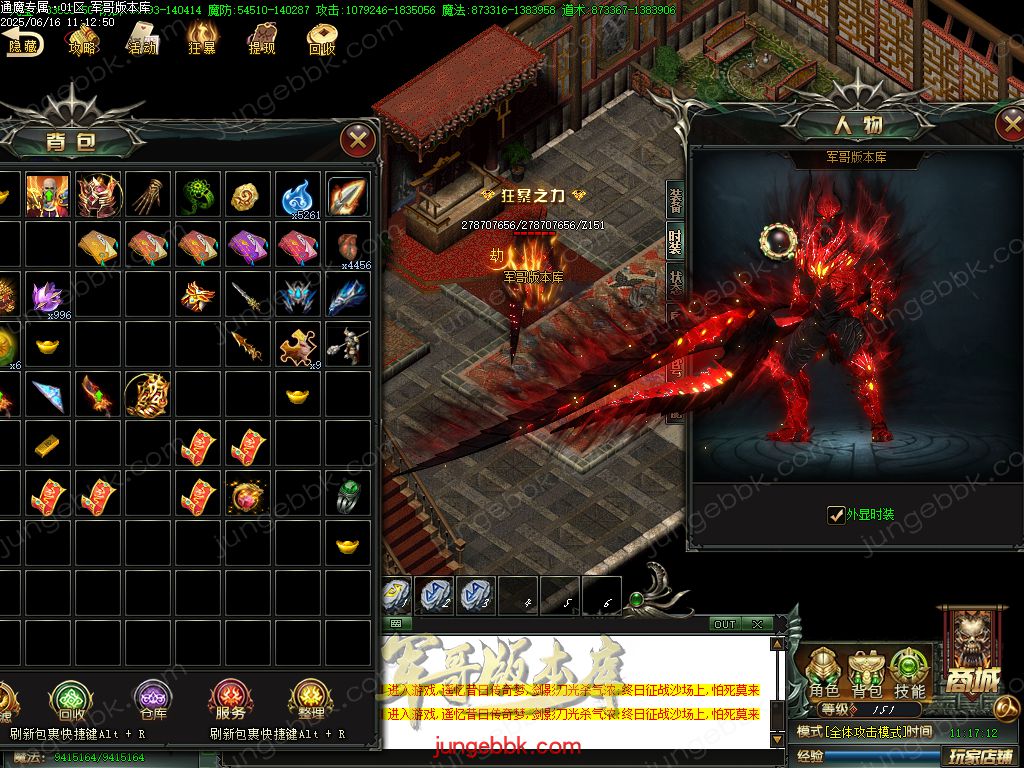Close the 背包 bag panel
Image resolution: width=1024 pixels, height=768 pixels.
click(x=357, y=139)
